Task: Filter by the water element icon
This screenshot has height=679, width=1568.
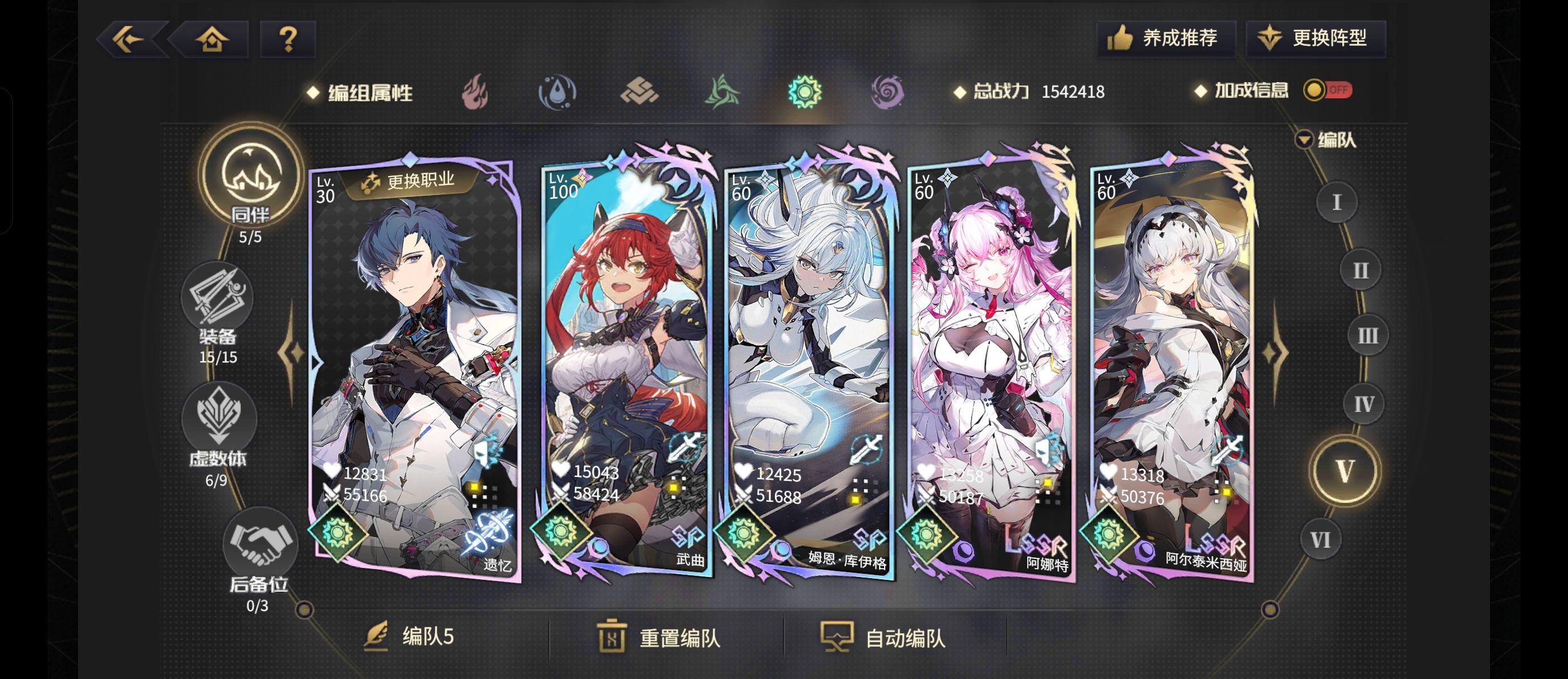Action: coord(559,93)
